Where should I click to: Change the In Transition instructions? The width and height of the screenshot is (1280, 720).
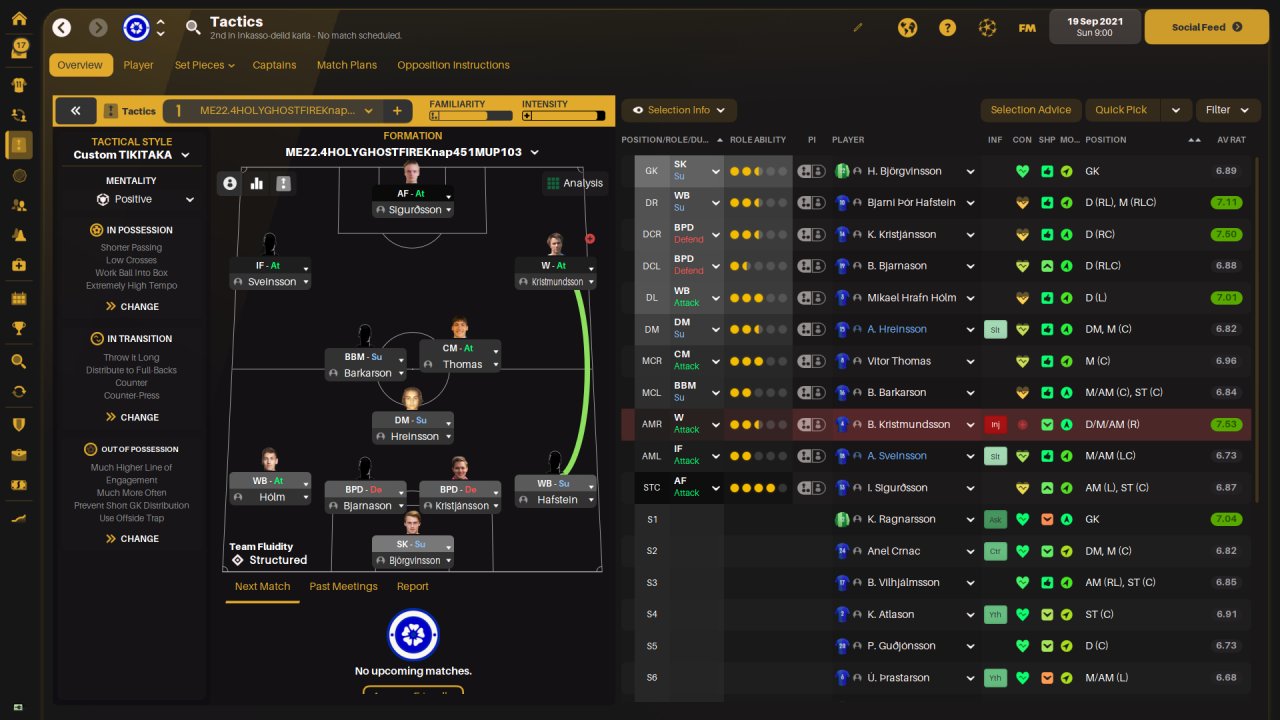[132, 417]
